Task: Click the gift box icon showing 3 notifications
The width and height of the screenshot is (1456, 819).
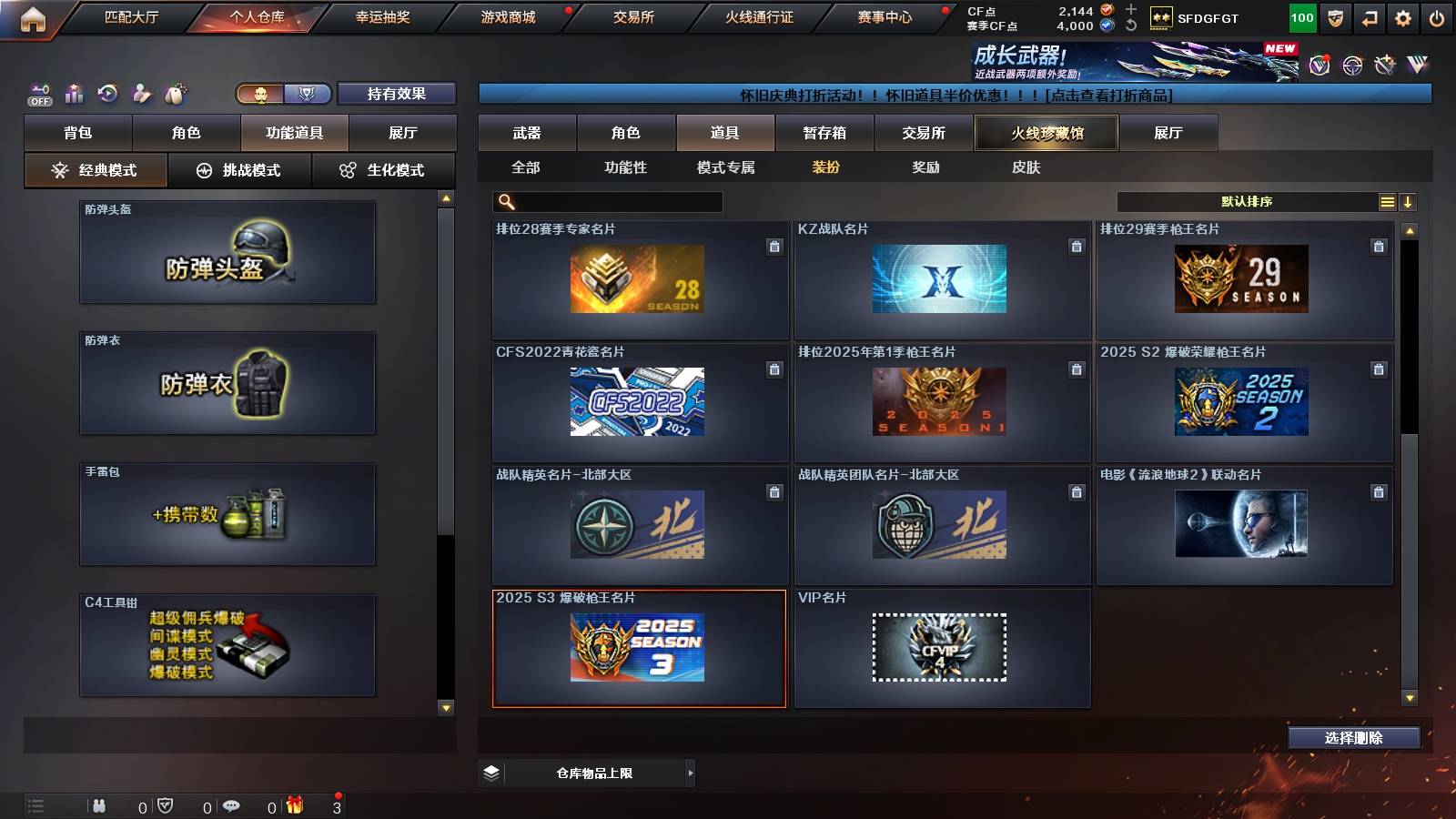Action: click(295, 806)
